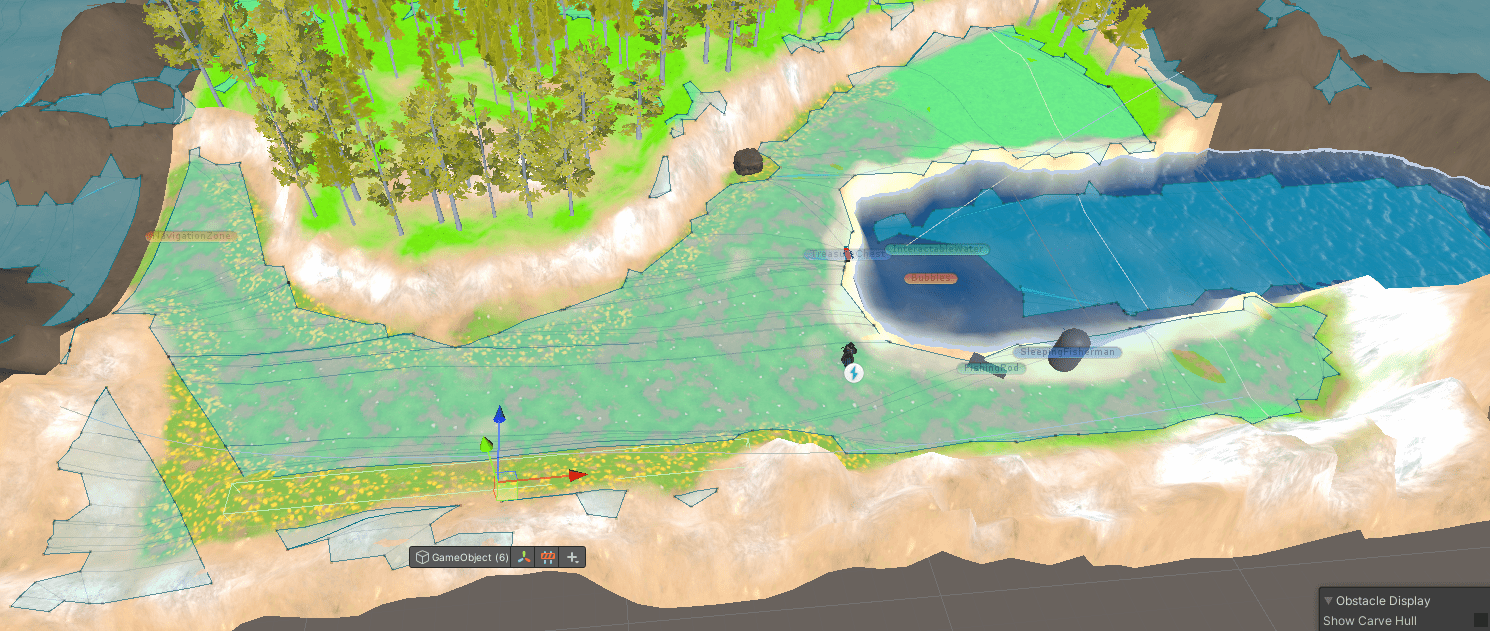Select the InteractableWater label
The height and width of the screenshot is (631, 1490).
point(937,249)
